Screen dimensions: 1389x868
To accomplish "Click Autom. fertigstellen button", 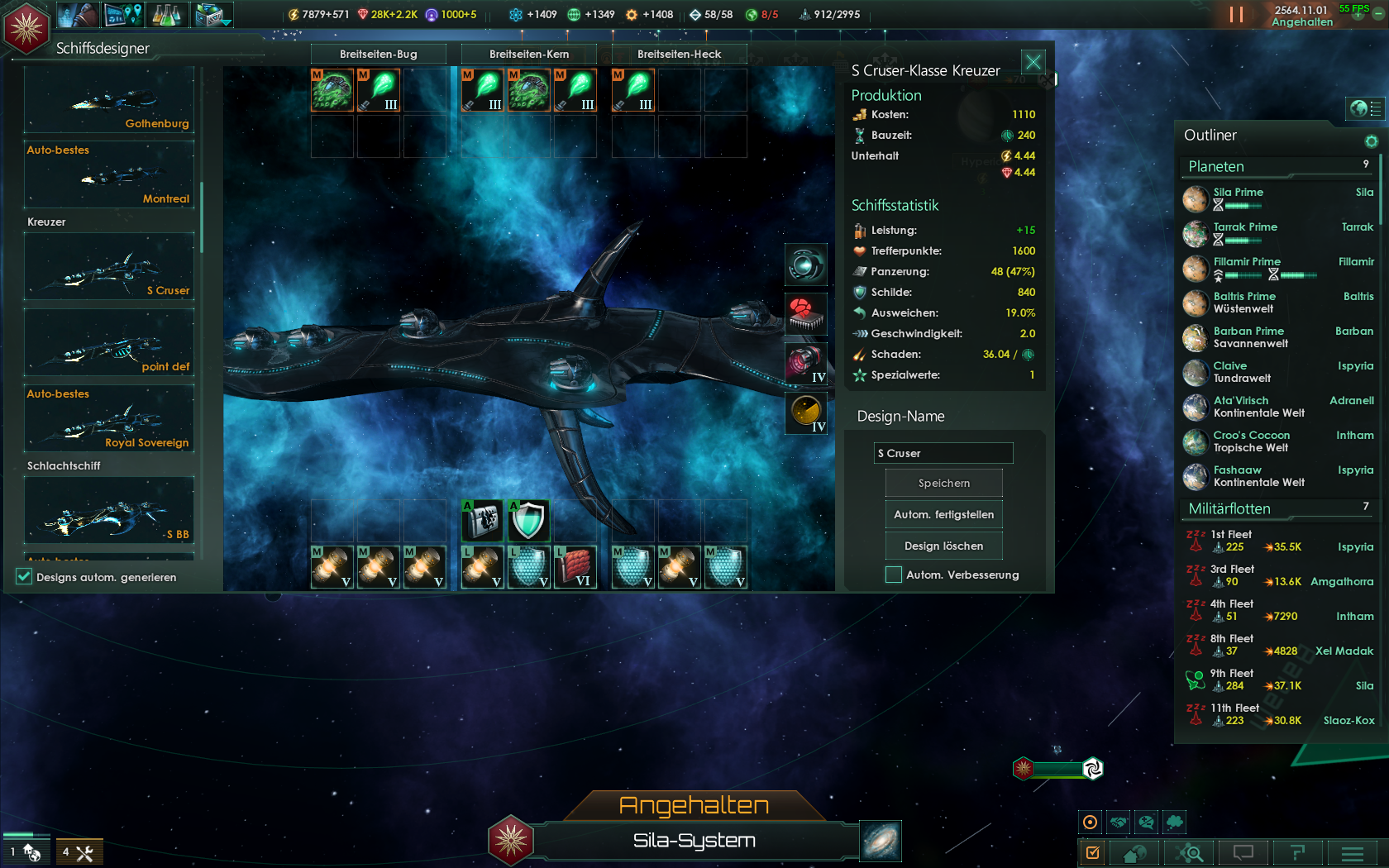I will click(x=943, y=514).
